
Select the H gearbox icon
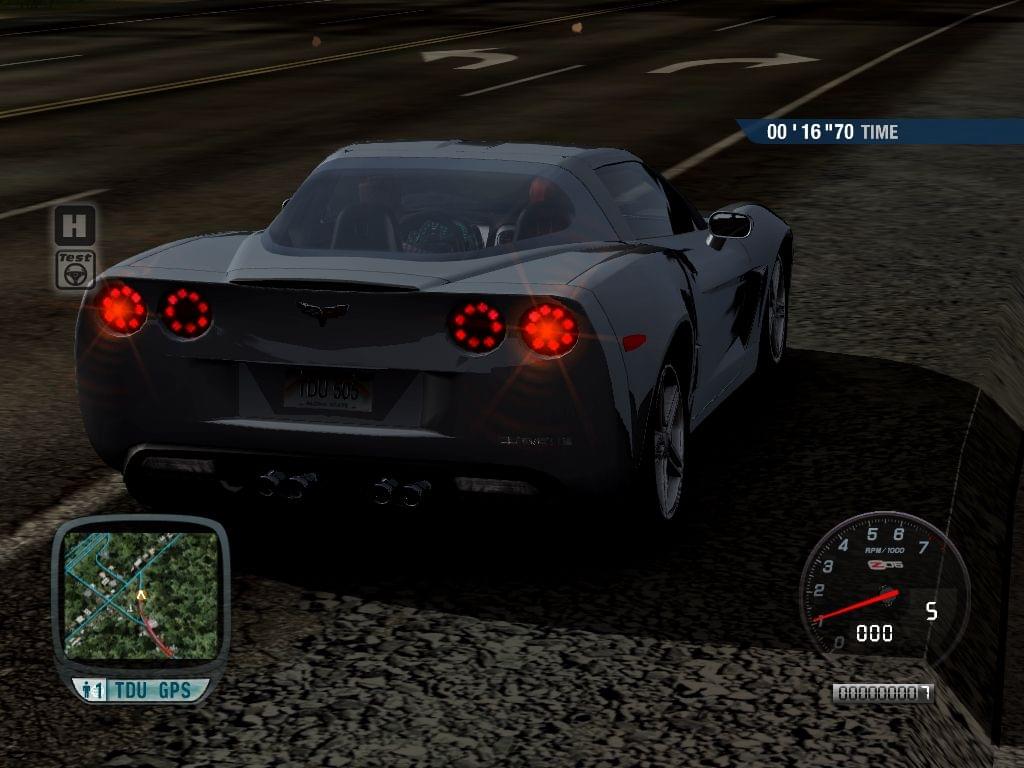coord(75,225)
